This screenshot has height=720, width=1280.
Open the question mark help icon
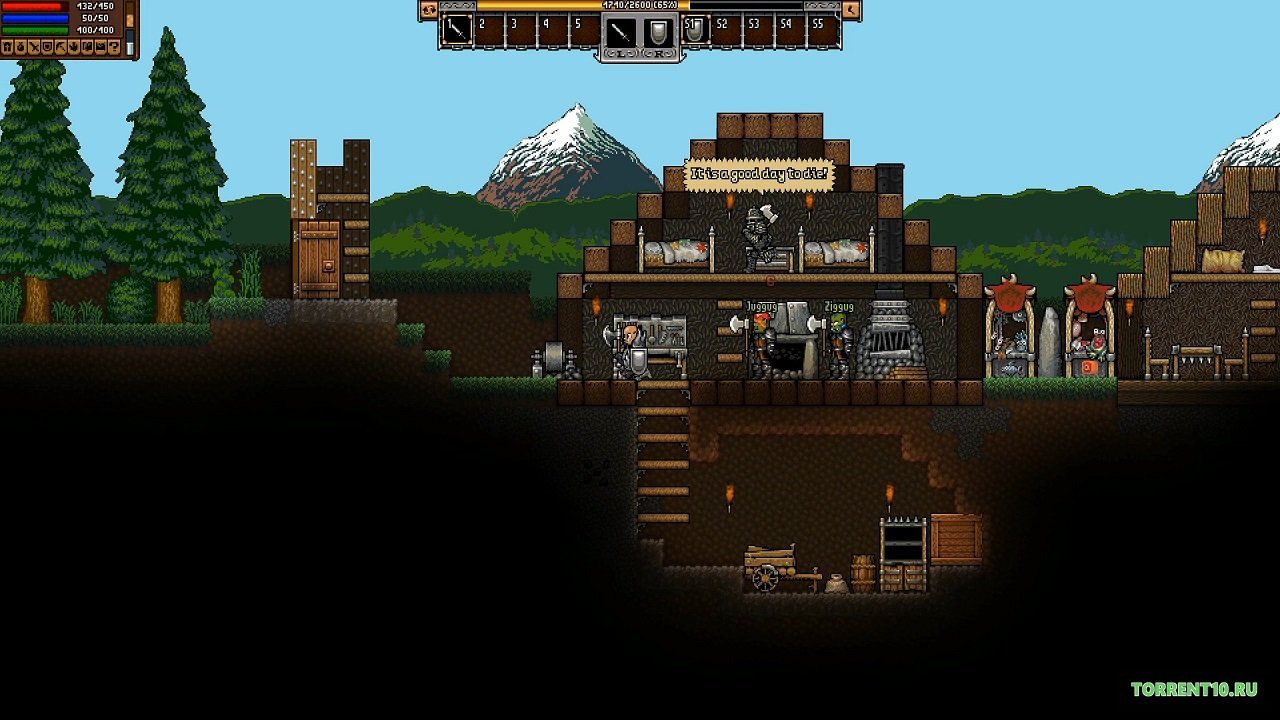tap(114, 47)
